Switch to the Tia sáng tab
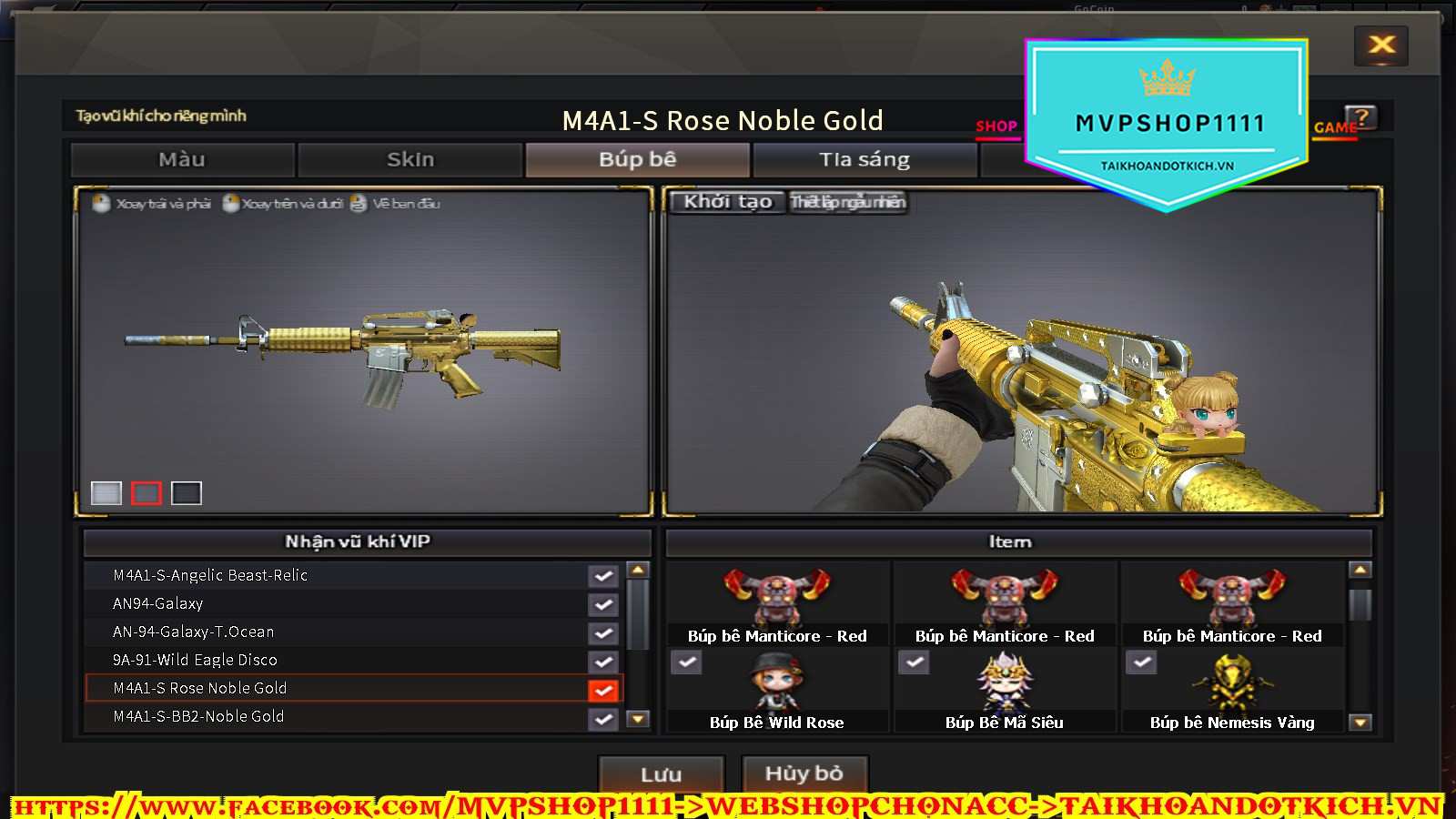 click(x=864, y=160)
